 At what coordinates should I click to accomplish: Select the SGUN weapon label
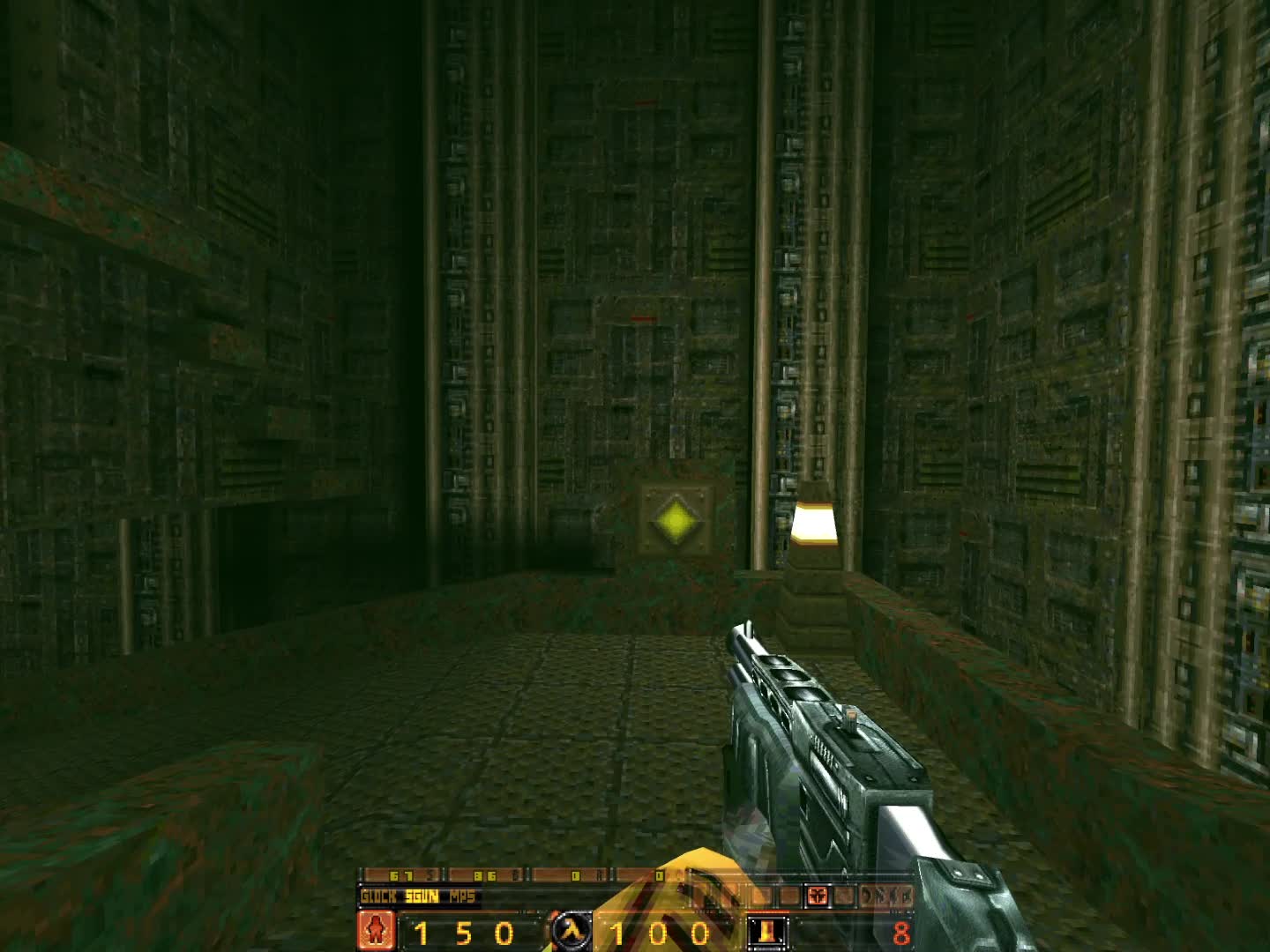[423, 896]
